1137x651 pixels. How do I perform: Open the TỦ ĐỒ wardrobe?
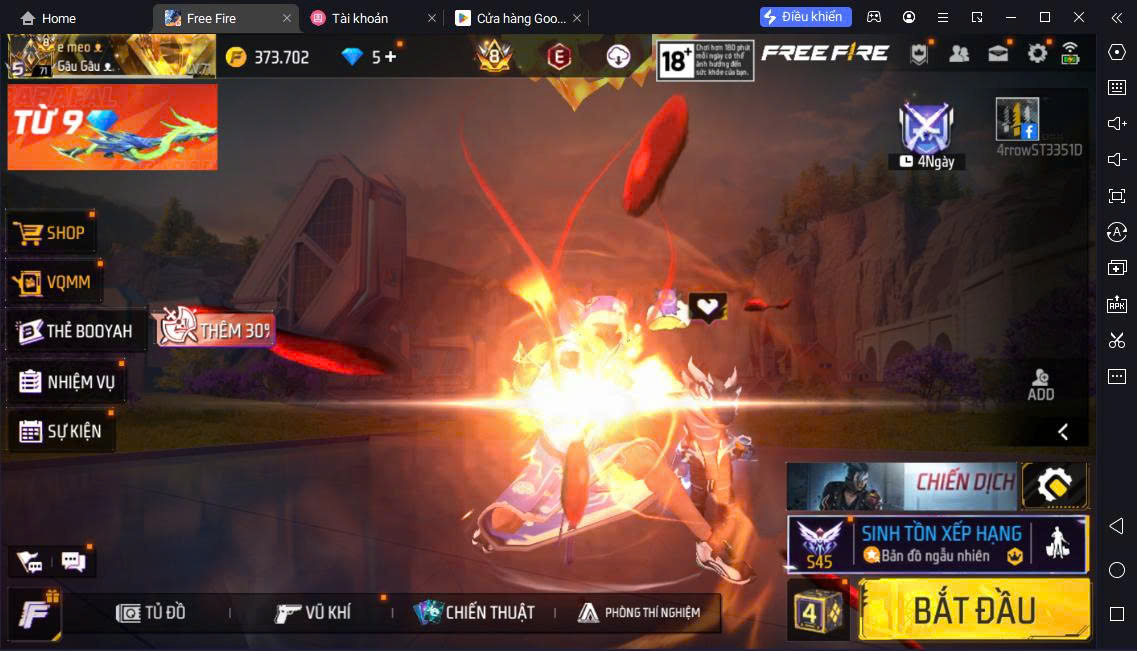tap(151, 613)
